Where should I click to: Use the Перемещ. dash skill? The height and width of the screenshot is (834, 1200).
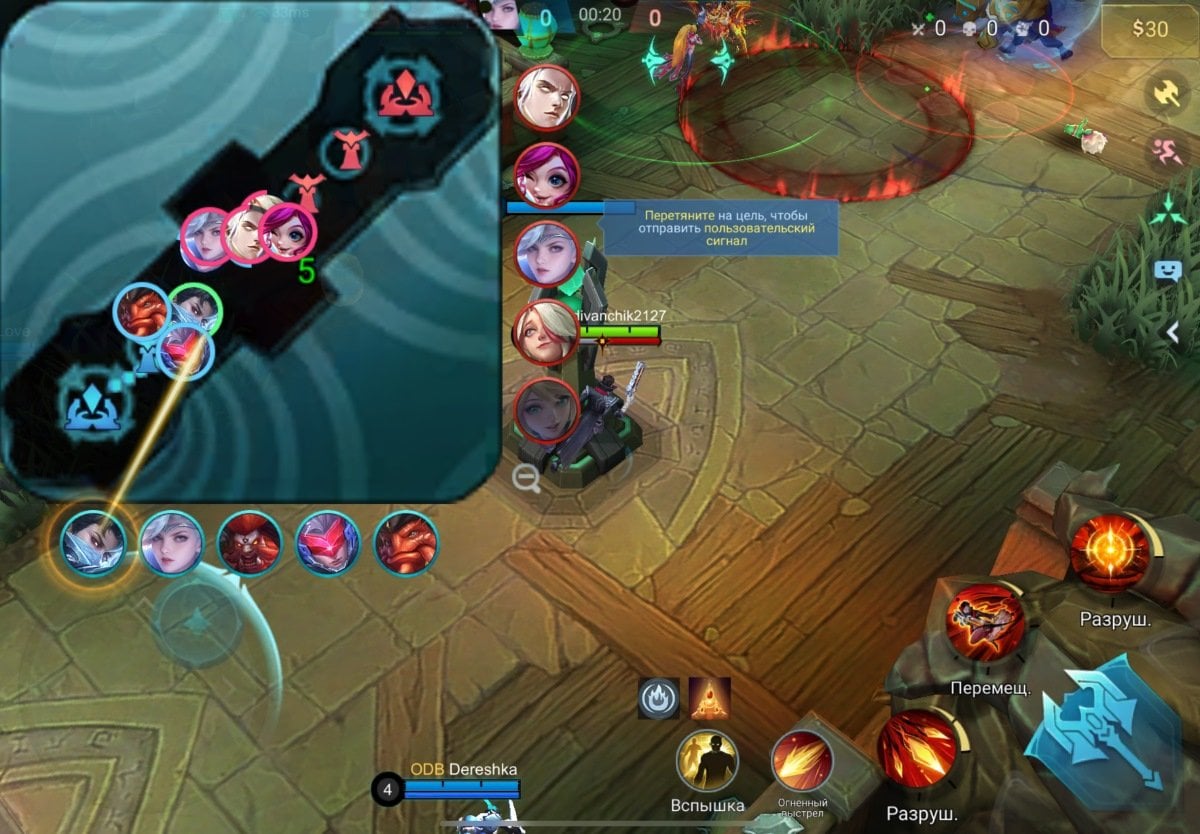point(985,623)
